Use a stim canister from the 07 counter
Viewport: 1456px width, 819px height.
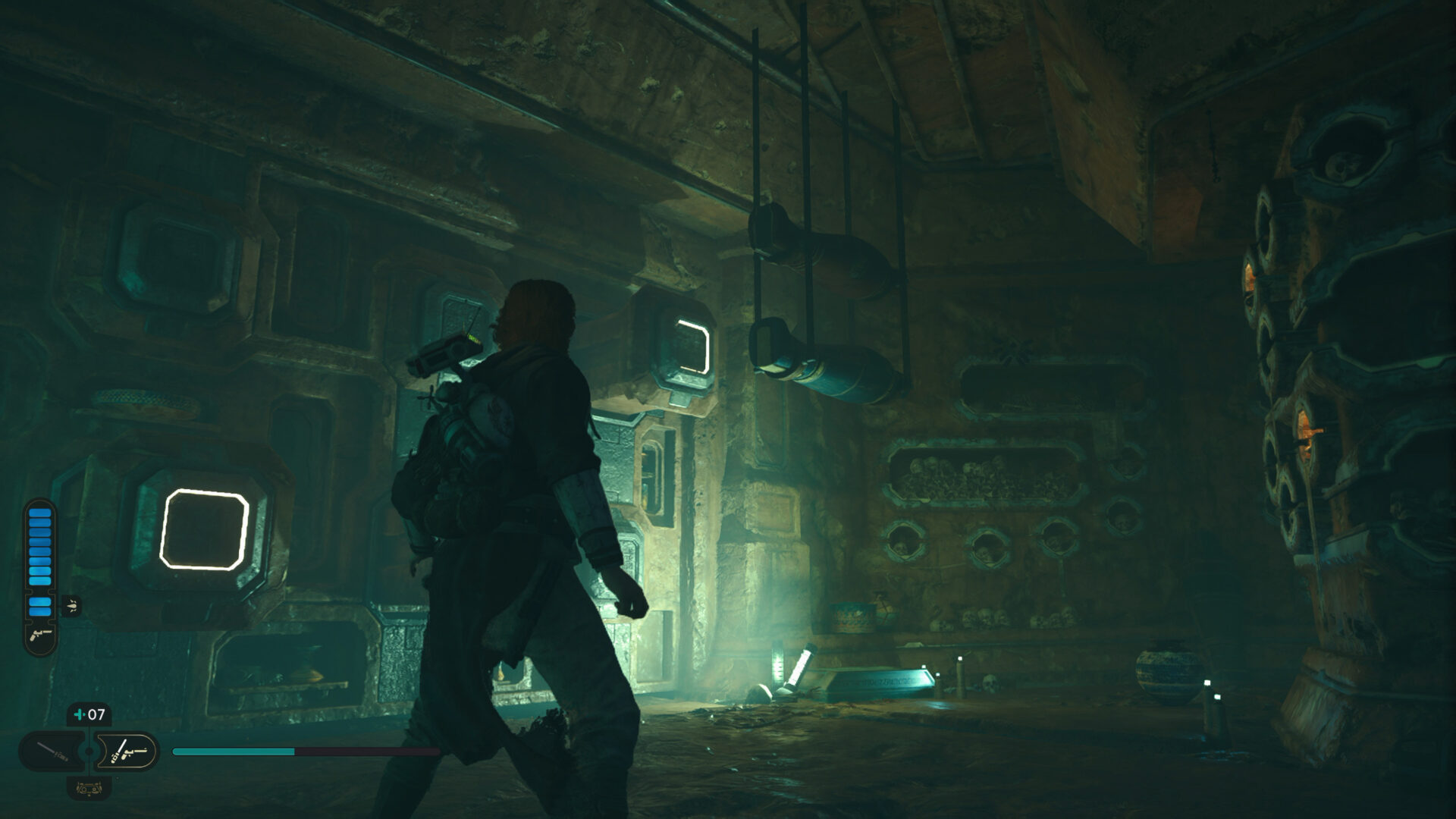pos(89,714)
